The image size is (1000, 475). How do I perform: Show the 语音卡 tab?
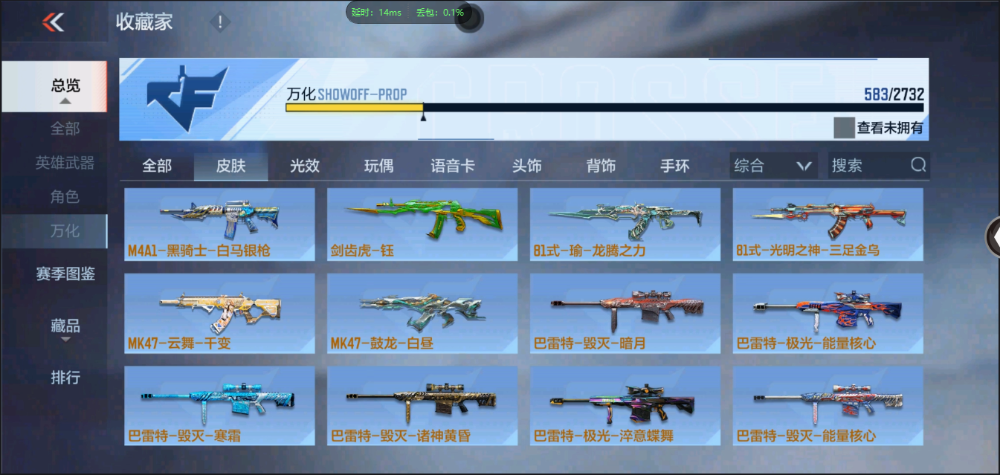tap(452, 166)
